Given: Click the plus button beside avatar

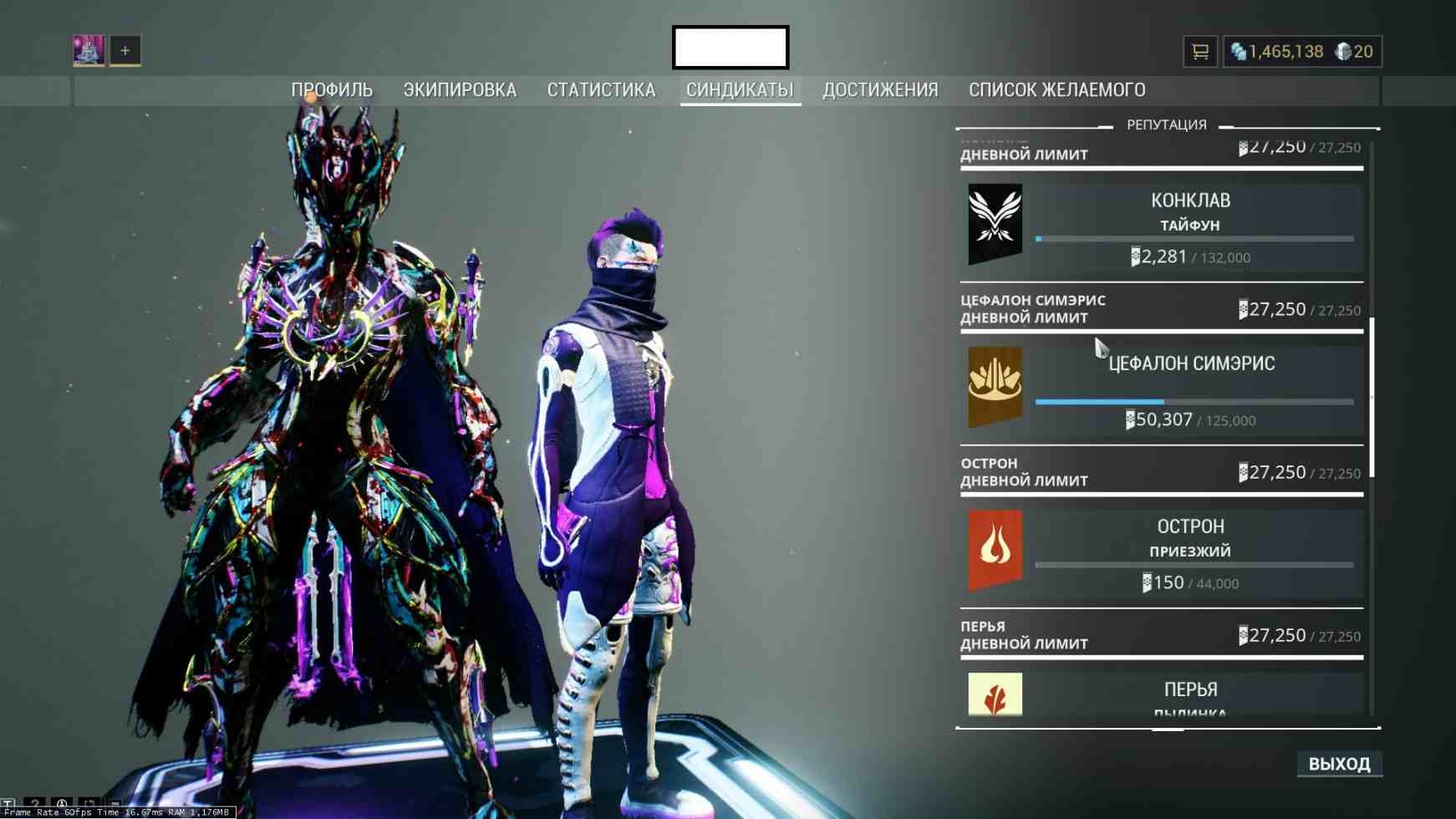Looking at the screenshot, I should pyautogui.click(x=125, y=50).
